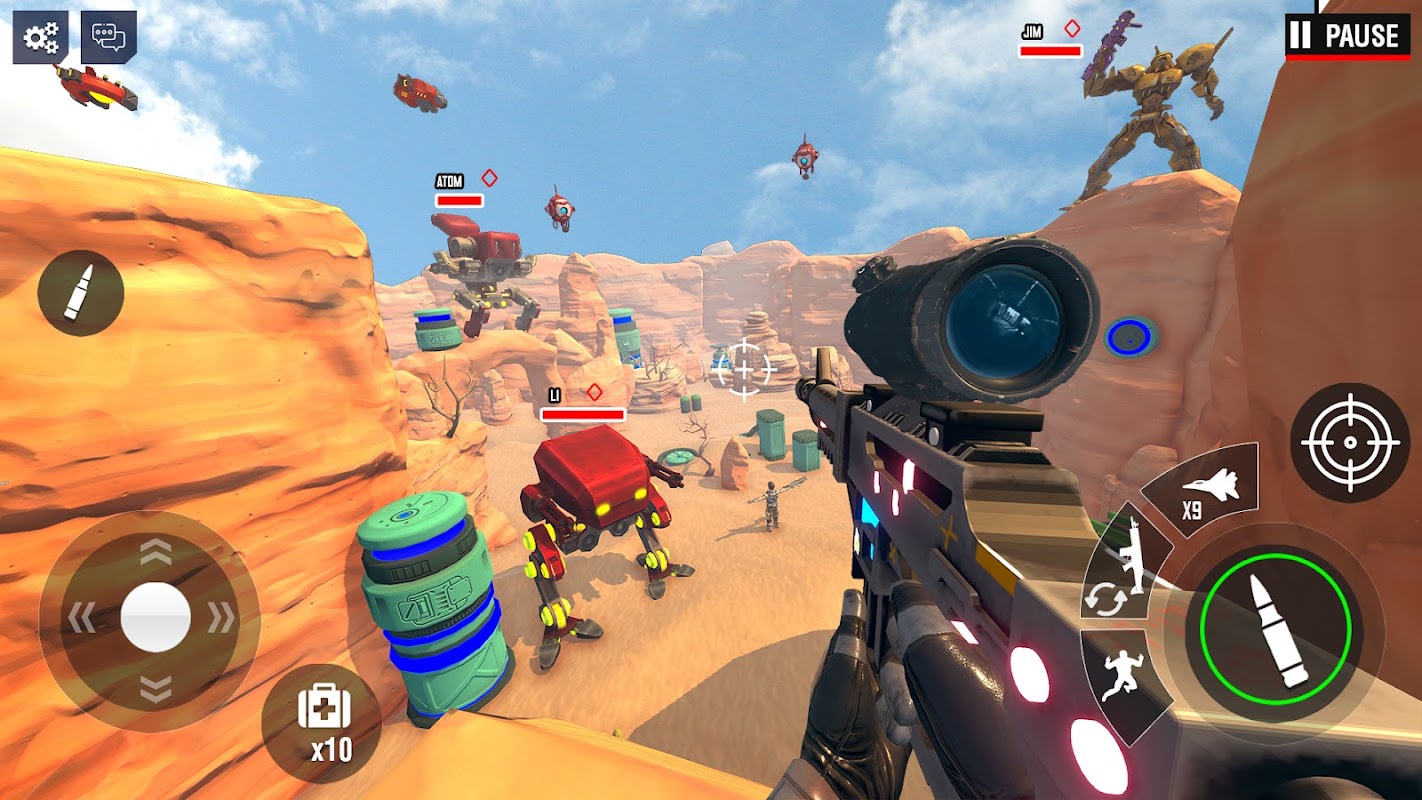The height and width of the screenshot is (800, 1422).
Task: Open settings with the gears icon
Action: [41, 38]
